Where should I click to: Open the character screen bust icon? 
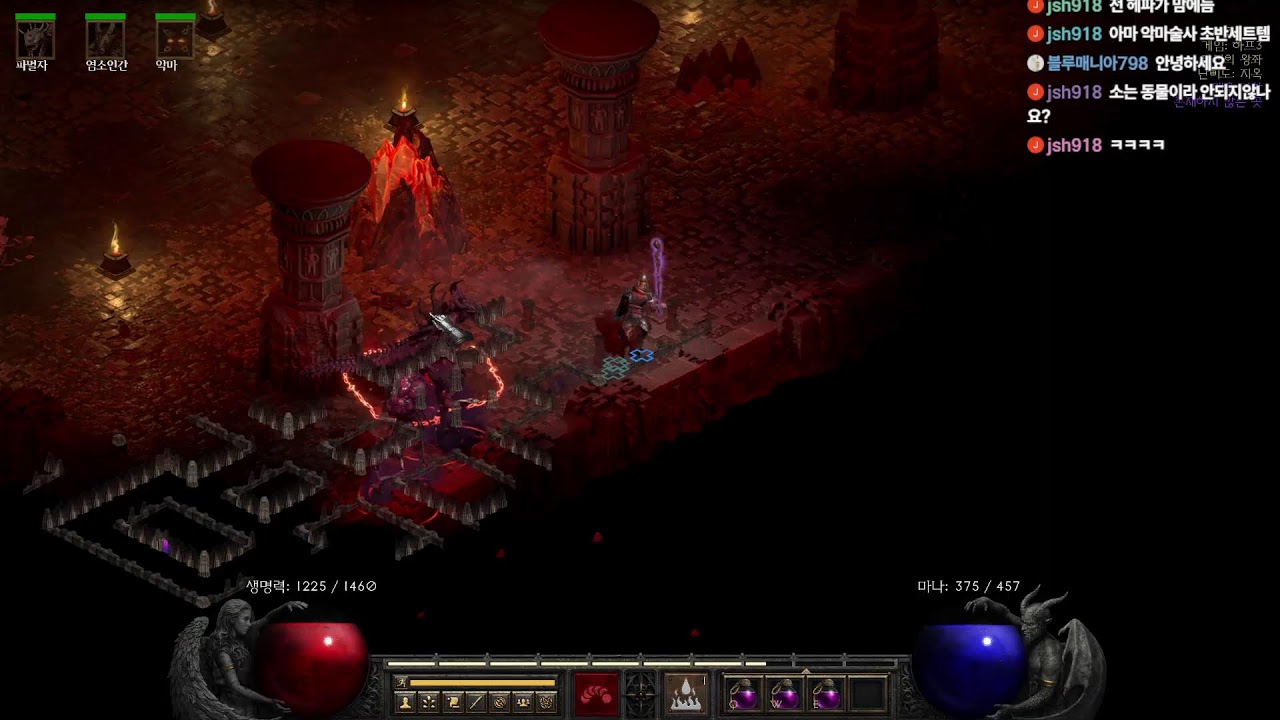pyautogui.click(x=405, y=702)
